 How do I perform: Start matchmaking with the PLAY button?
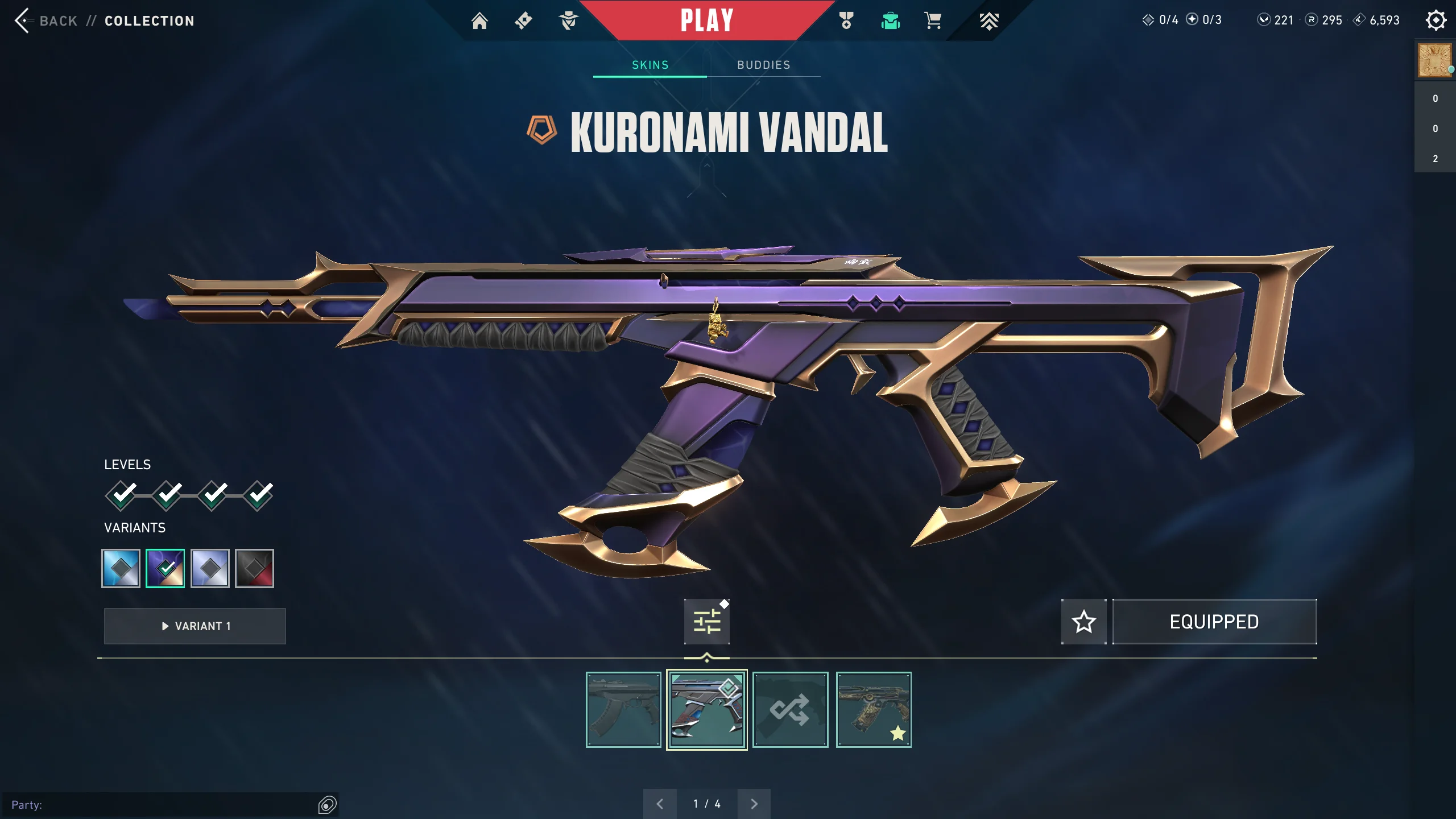[x=706, y=20]
